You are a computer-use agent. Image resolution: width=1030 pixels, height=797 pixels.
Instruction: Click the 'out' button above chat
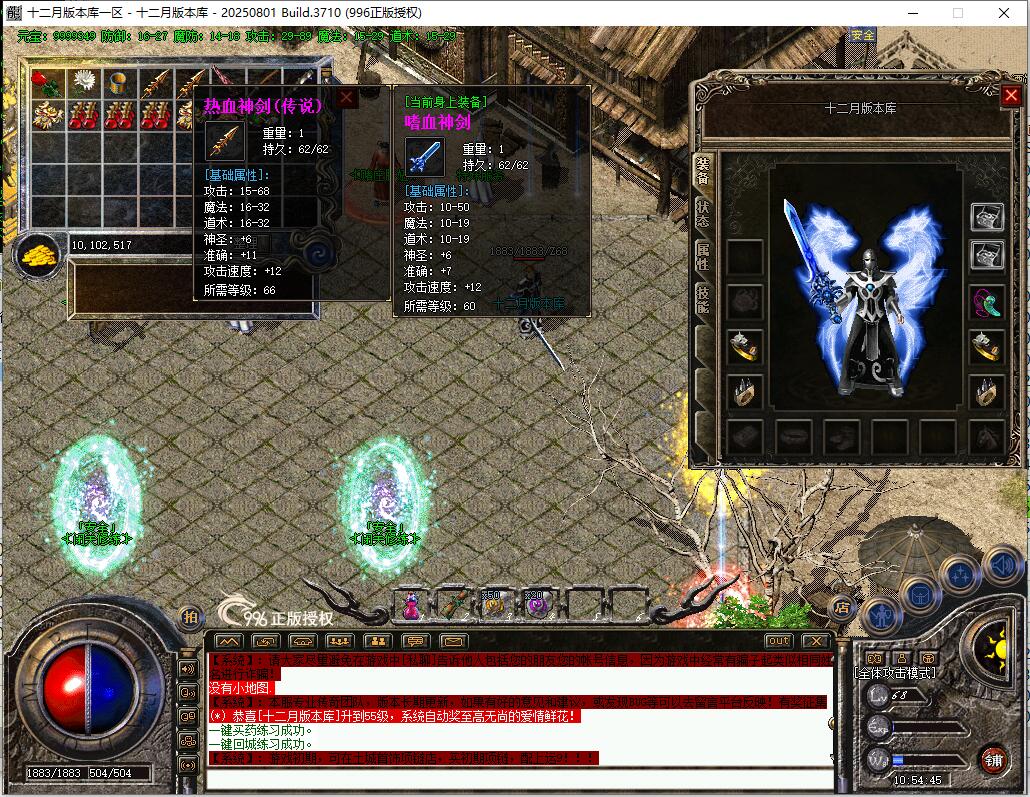point(778,641)
